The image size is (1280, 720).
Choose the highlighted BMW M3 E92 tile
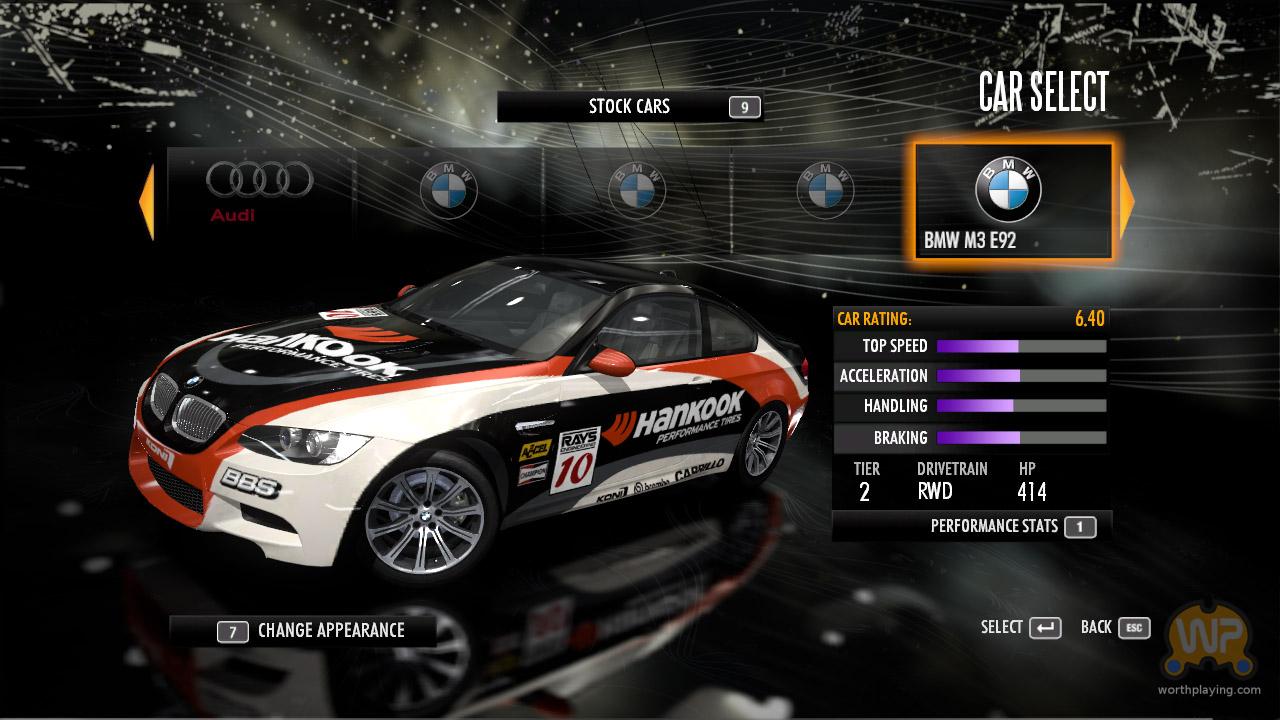coord(1012,202)
